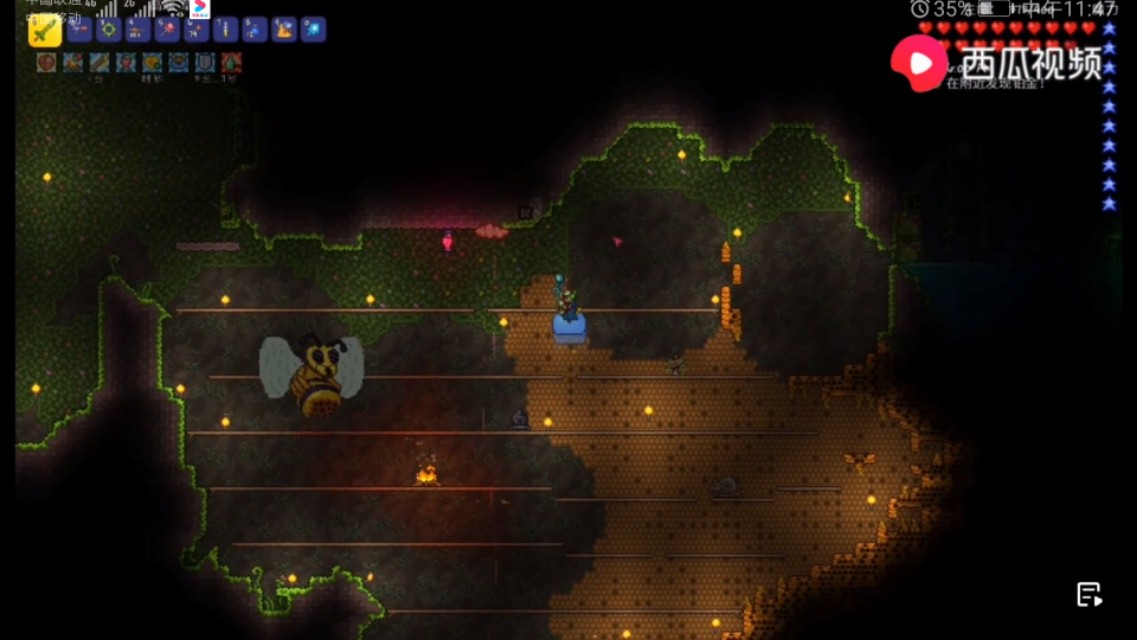Click the green droplet buff icon
The height and width of the screenshot is (640, 1137).
click(231, 62)
